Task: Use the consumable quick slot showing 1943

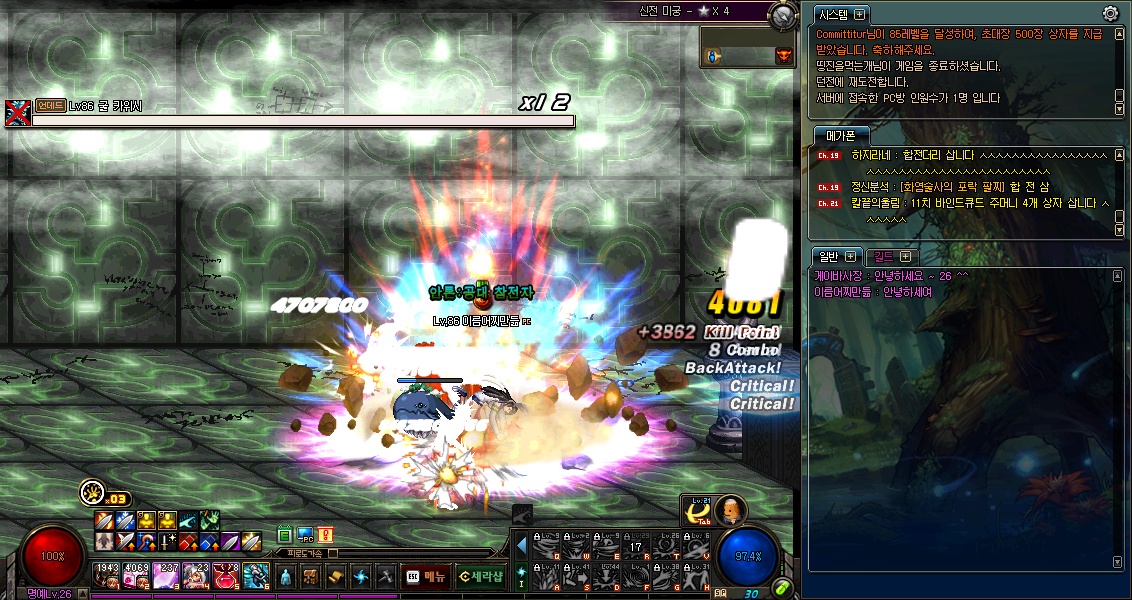Action: click(x=107, y=575)
